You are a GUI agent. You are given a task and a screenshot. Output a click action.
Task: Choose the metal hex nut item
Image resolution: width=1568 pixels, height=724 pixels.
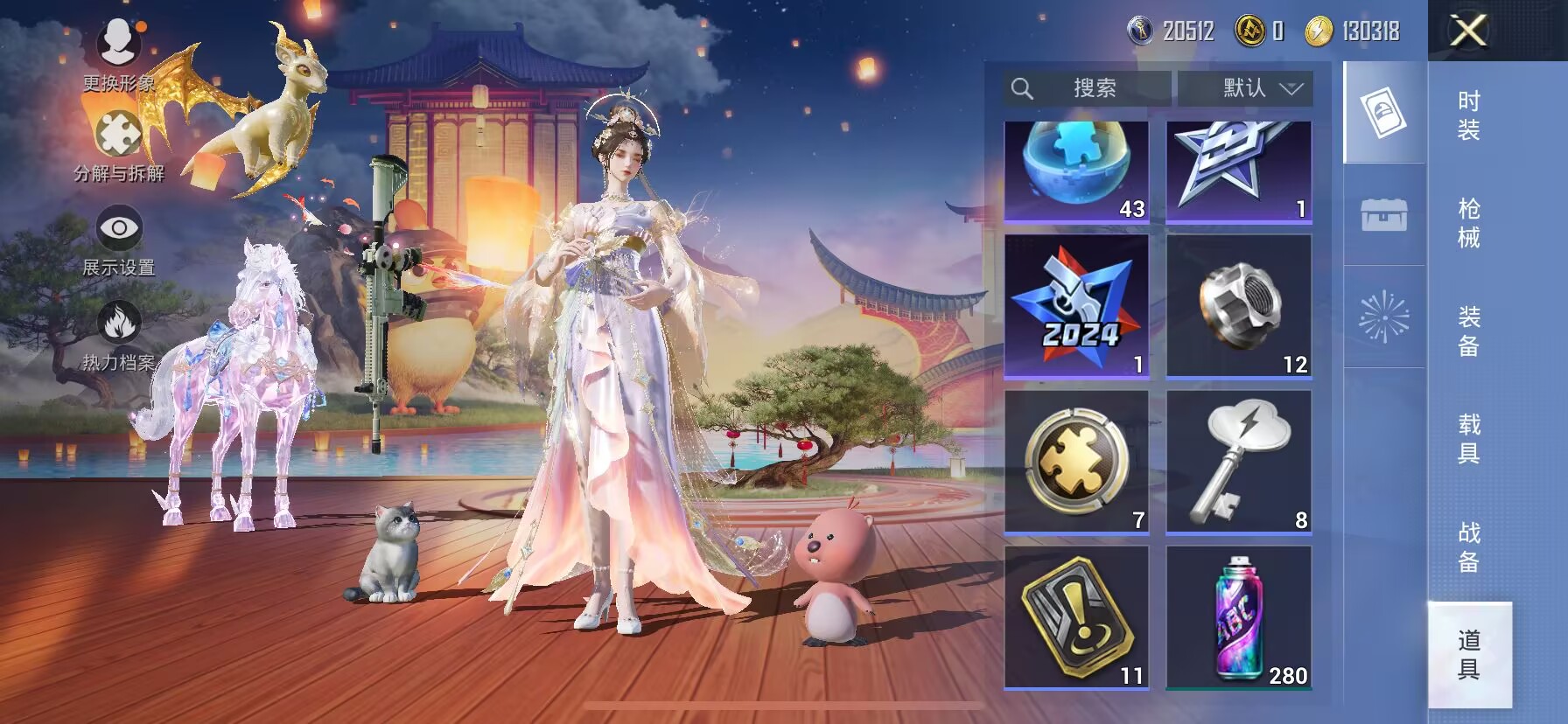point(1239,306)
